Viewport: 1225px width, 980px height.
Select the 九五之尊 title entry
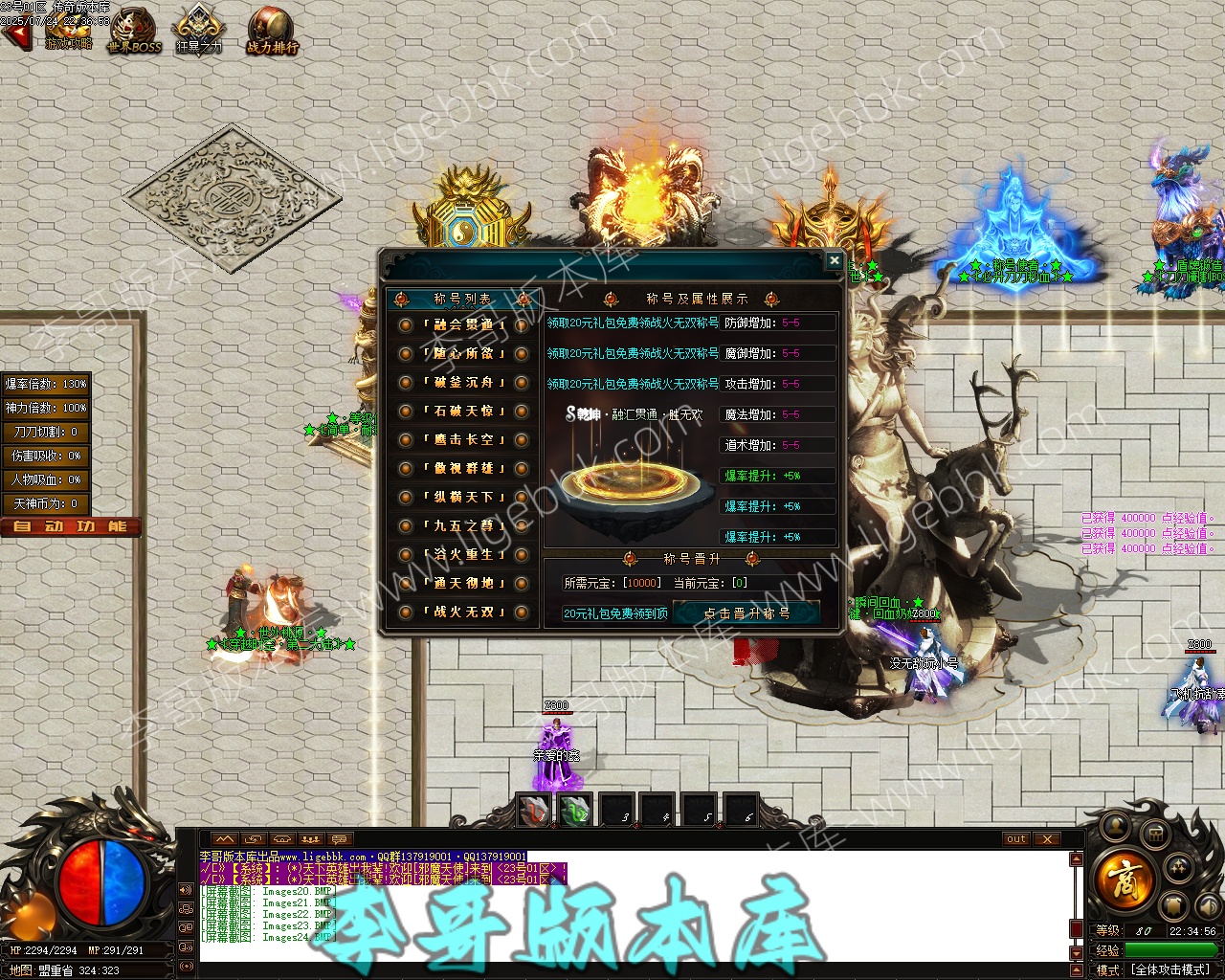coord(463,526)
